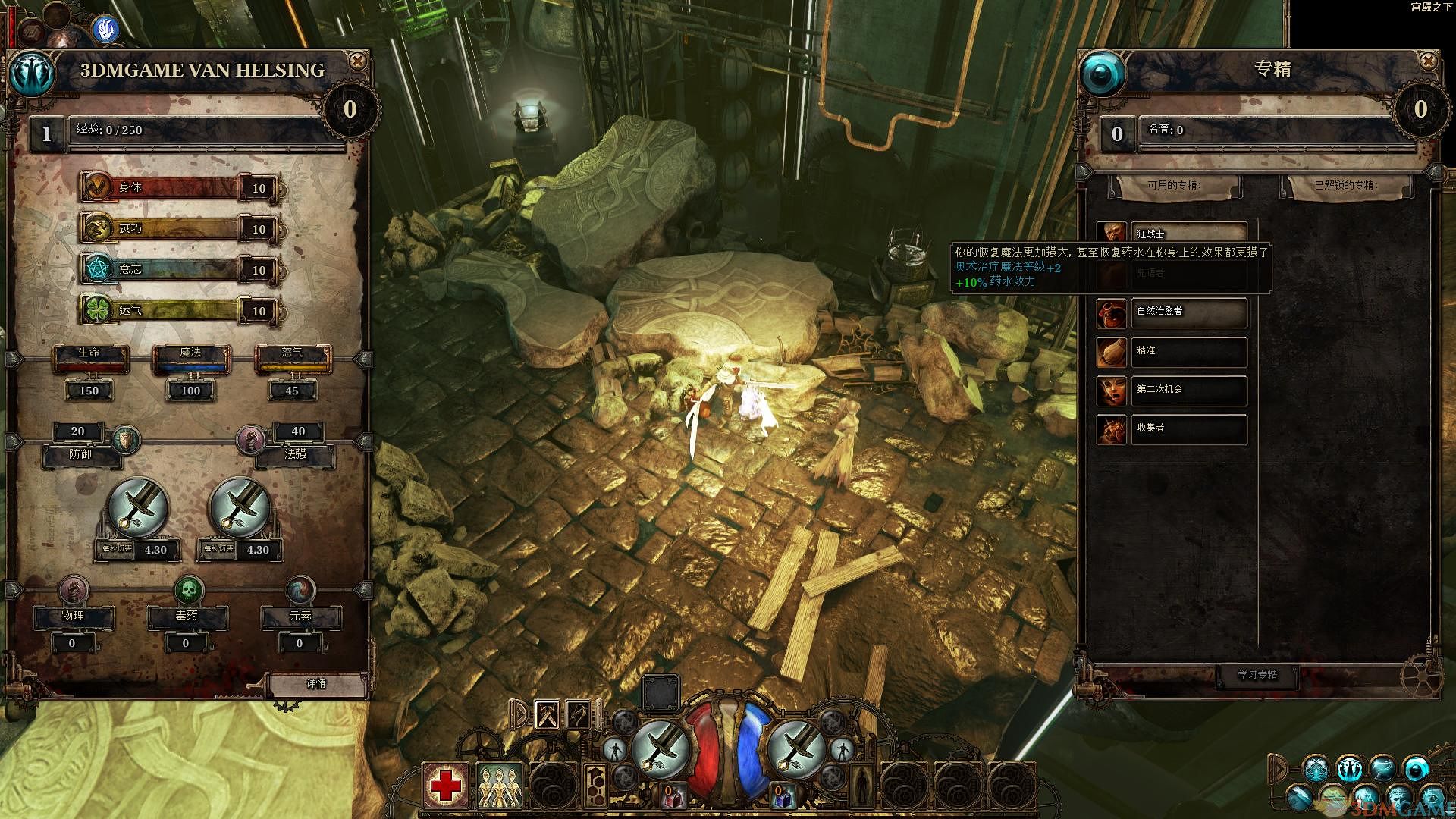
Task: Click the 学习专精 learn perk button
Action: [x=1257, y=675]
